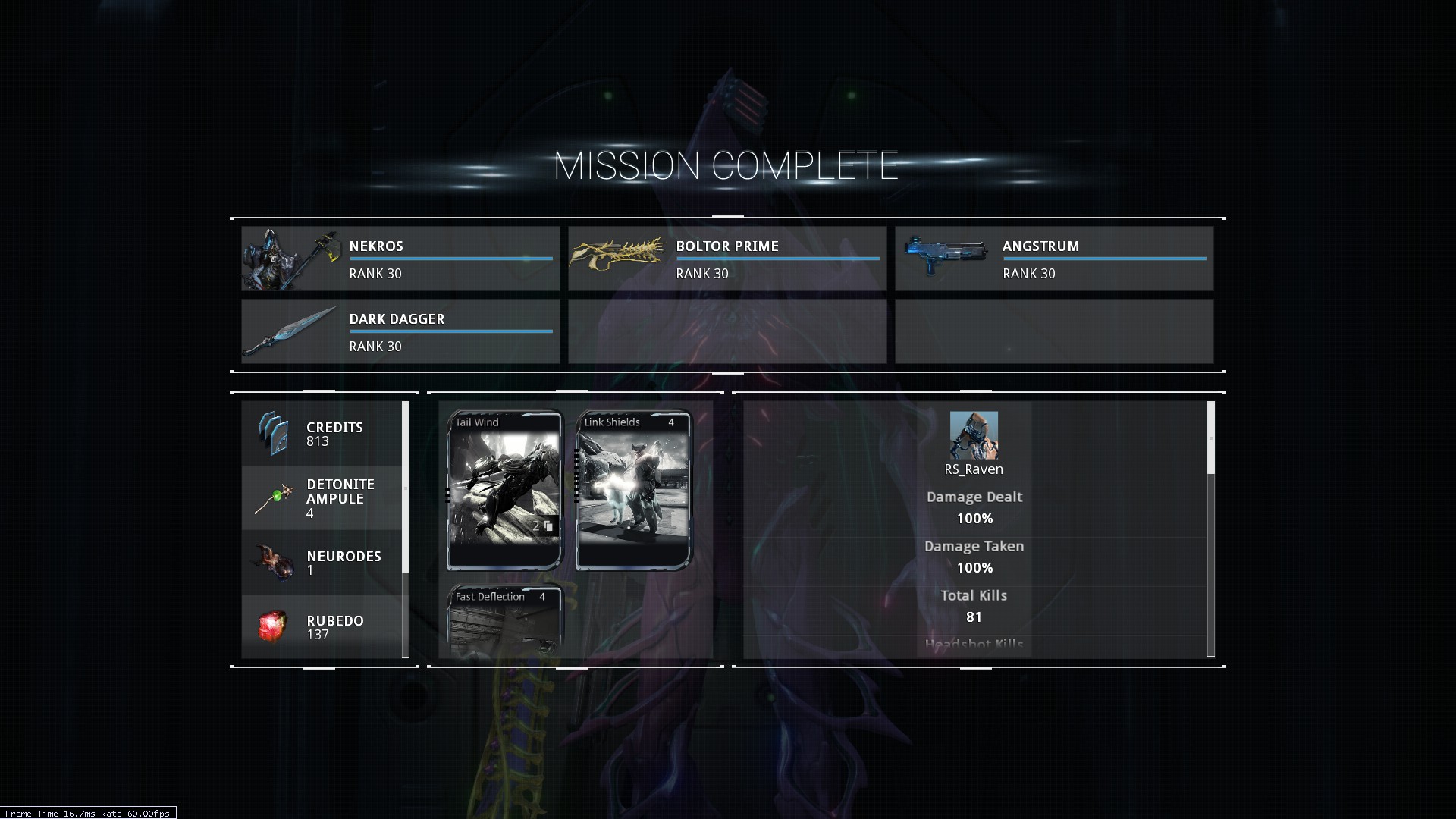This screenshot has width=1456, height=819.
Task: Select the Detonite Ampule reward row
Action: (x=322, y=498)
